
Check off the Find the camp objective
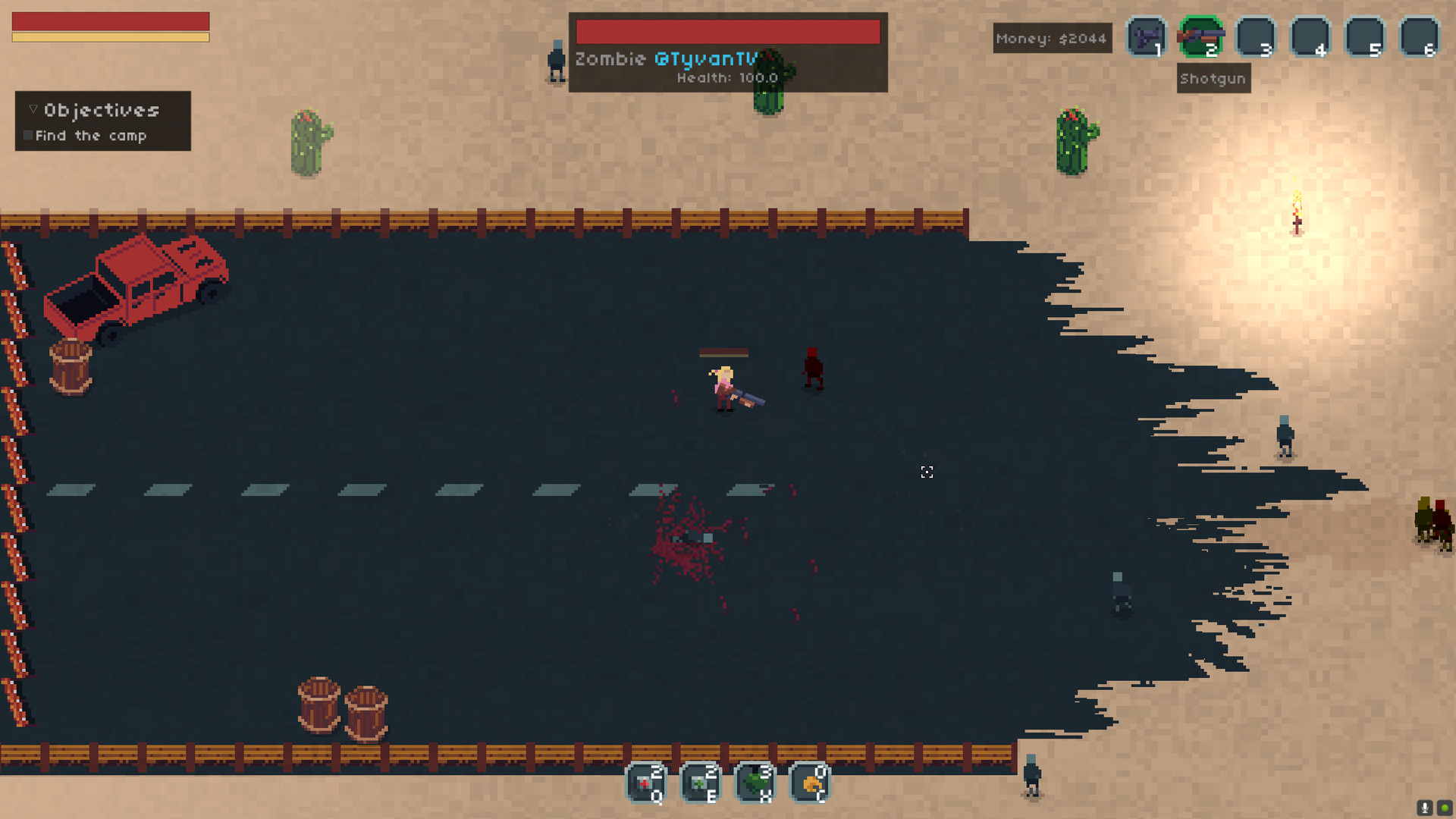point(29,135)
